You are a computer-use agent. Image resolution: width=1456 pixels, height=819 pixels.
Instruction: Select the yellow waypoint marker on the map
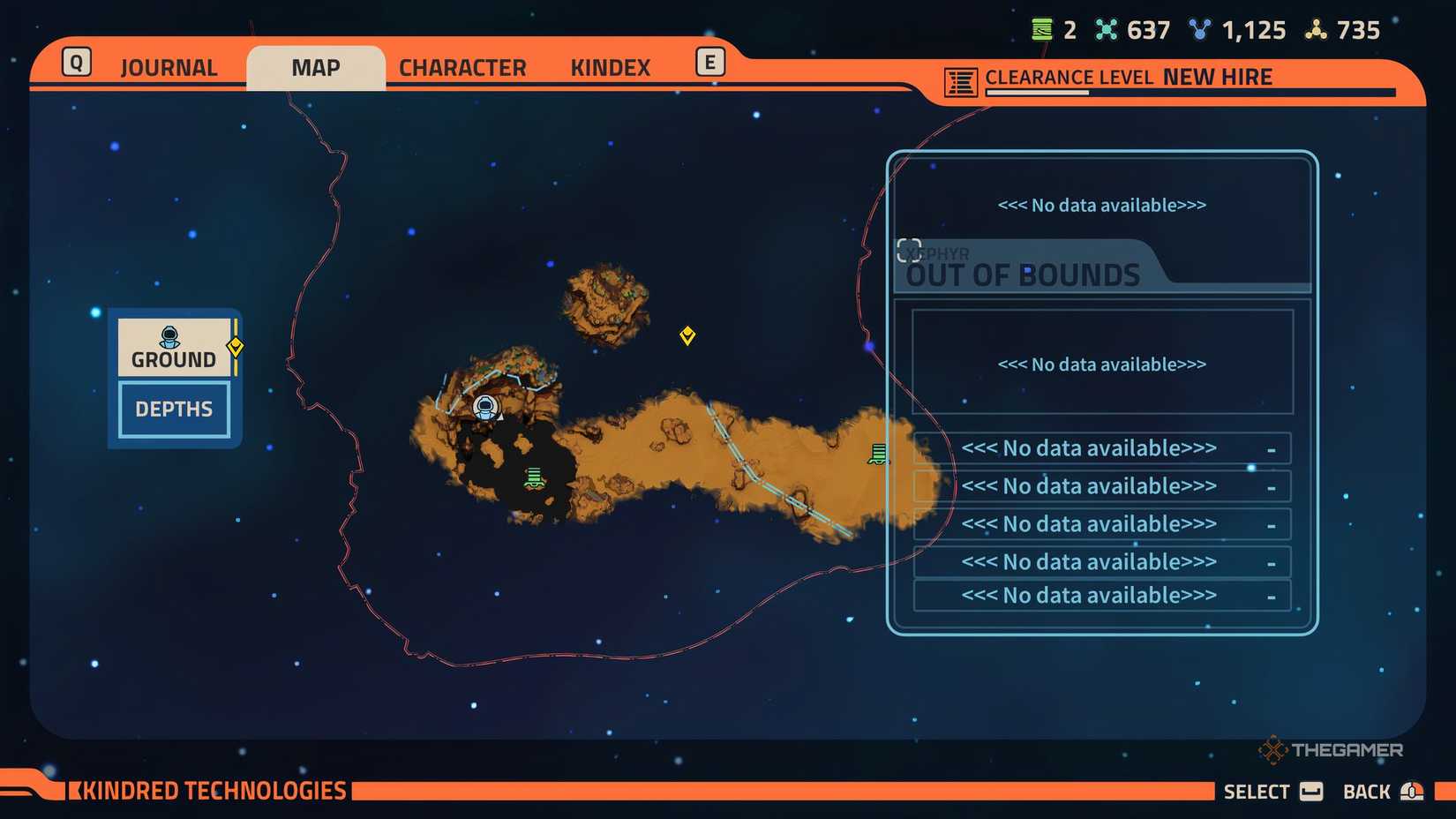pos(687,335)
